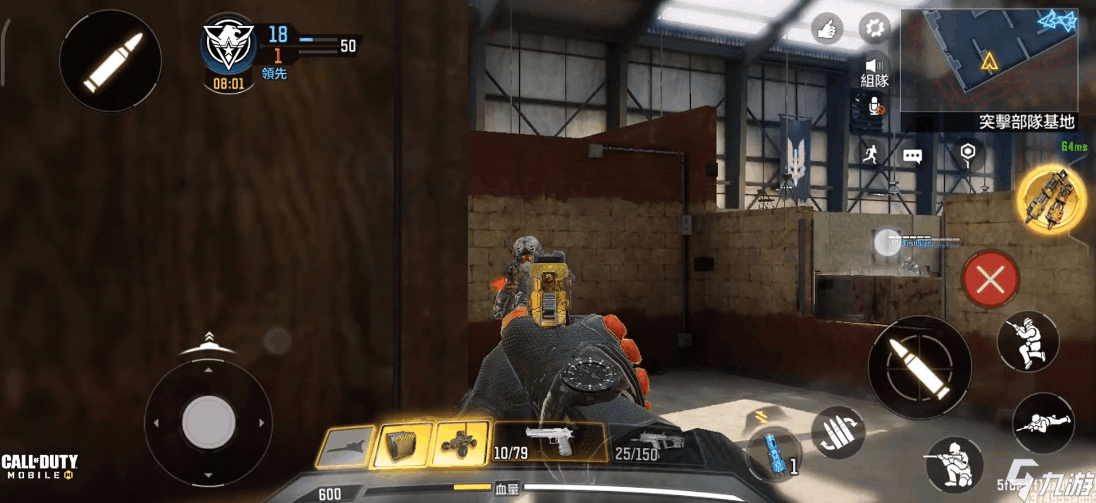This screenshot has height=503, width=1096.
Task: Toggle the microphone voice chat
Action: pyautogui.click(x=875, y=108)
